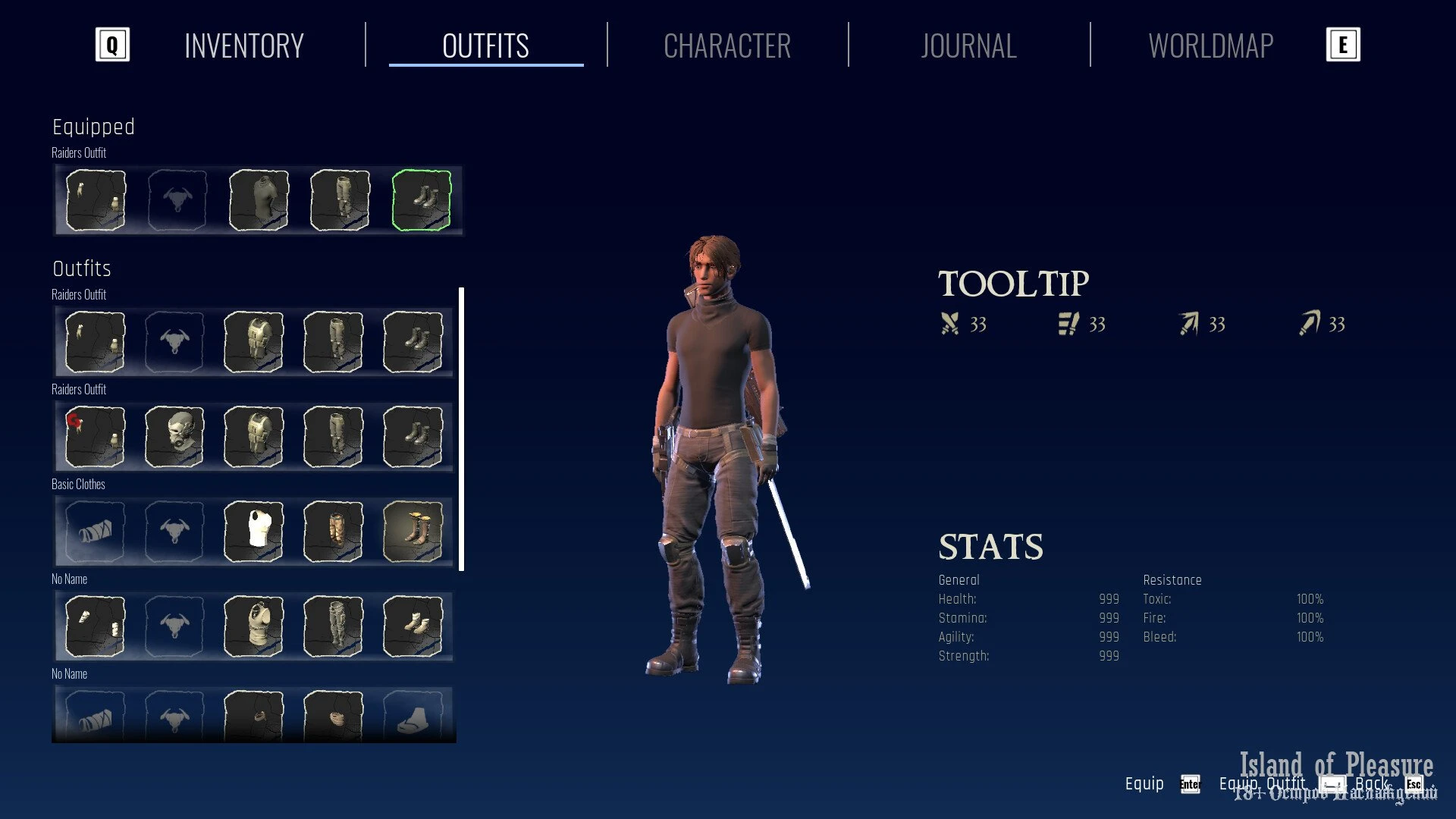Select the green-highlighted equipped boots slot
The image size is (1456, 819).
click(422, 200)
